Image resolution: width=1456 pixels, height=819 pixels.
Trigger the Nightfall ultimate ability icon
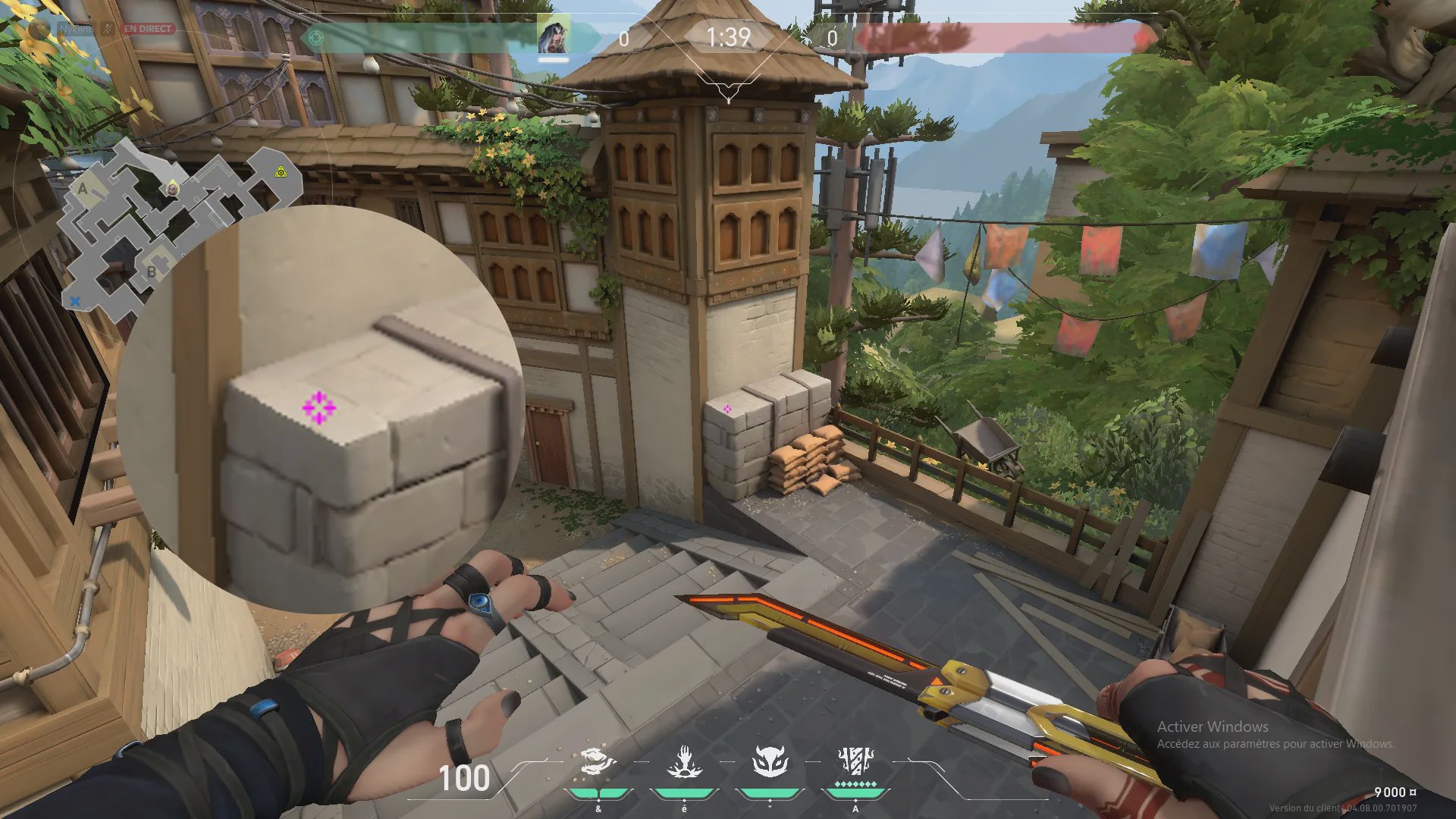pos(855,762)
